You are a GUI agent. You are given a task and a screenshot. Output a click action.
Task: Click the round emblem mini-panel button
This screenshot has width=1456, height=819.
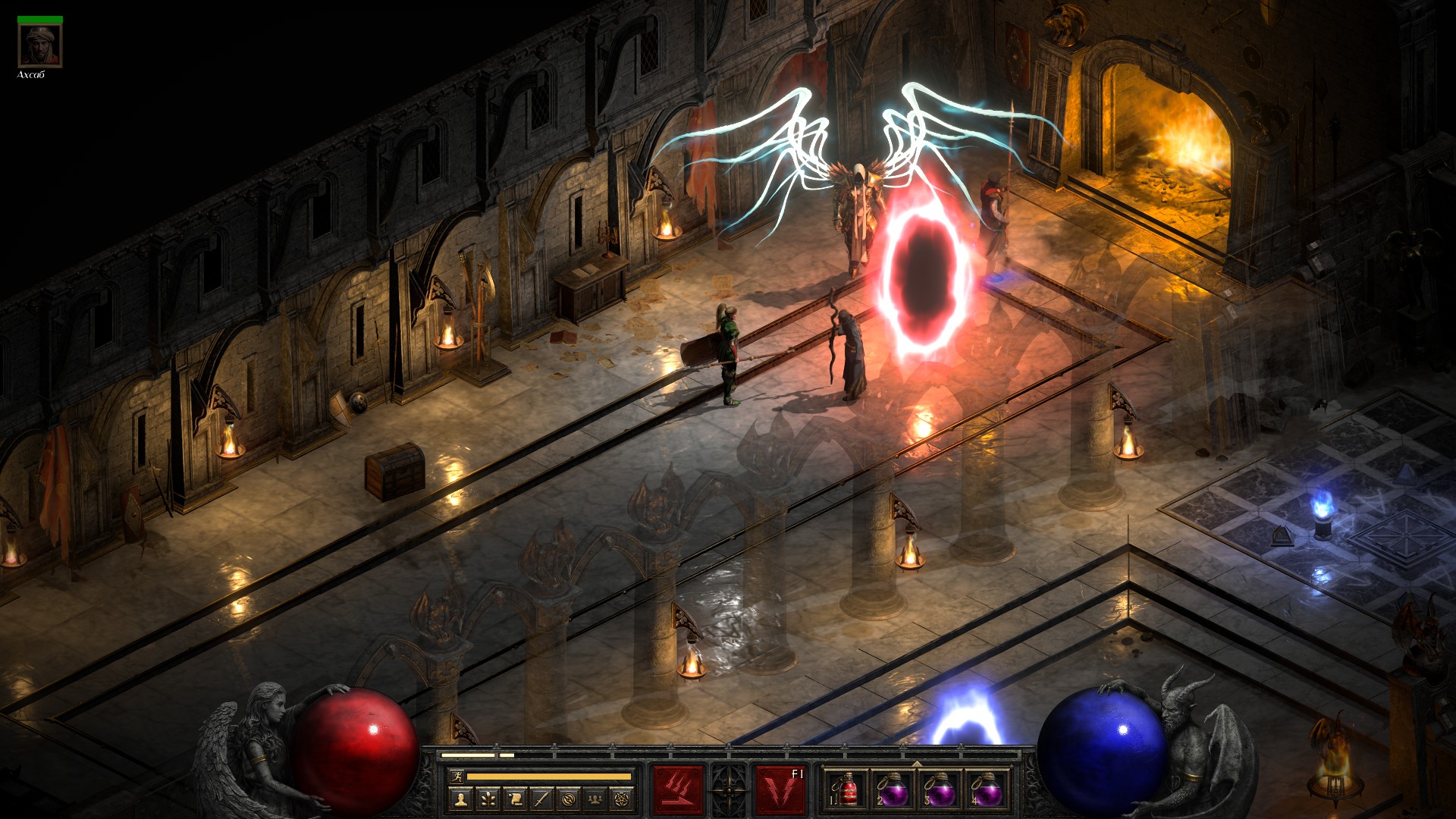(569, 799)
